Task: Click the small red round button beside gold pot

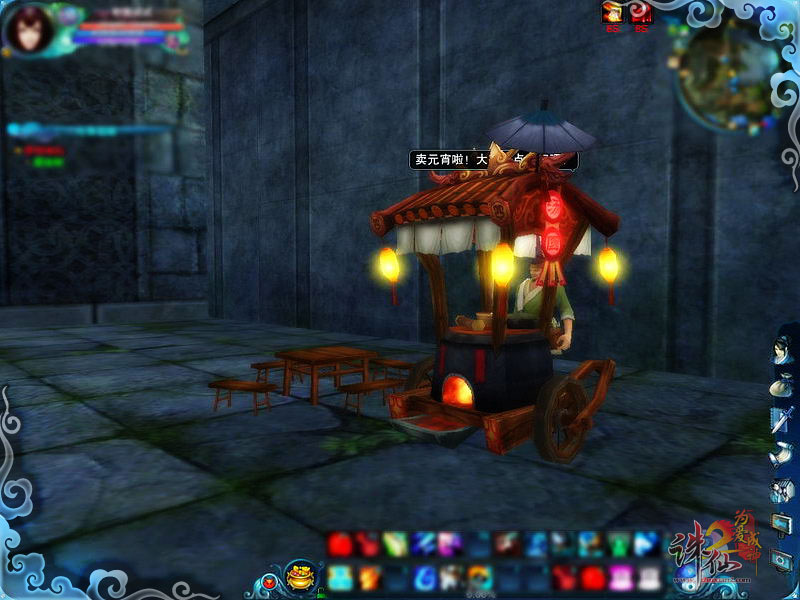Action: 269,579
